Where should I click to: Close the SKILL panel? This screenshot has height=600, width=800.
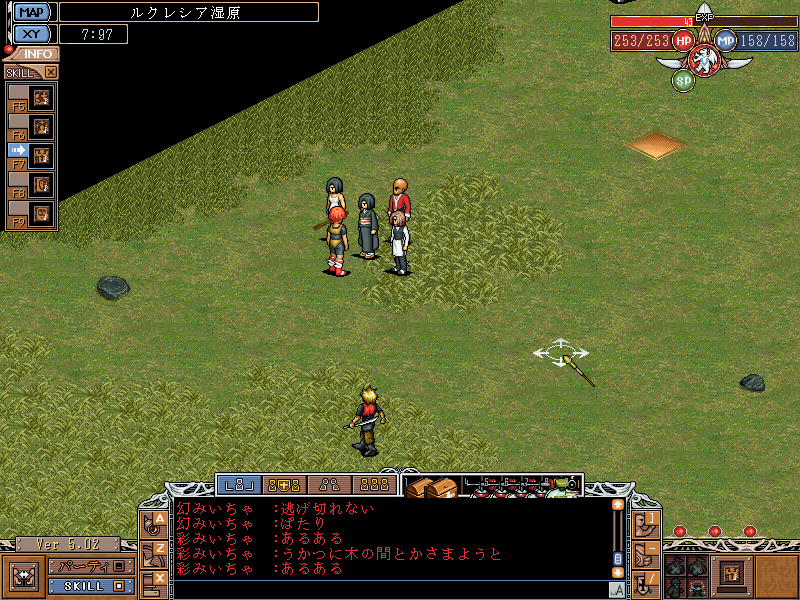(x=51, y=72)
